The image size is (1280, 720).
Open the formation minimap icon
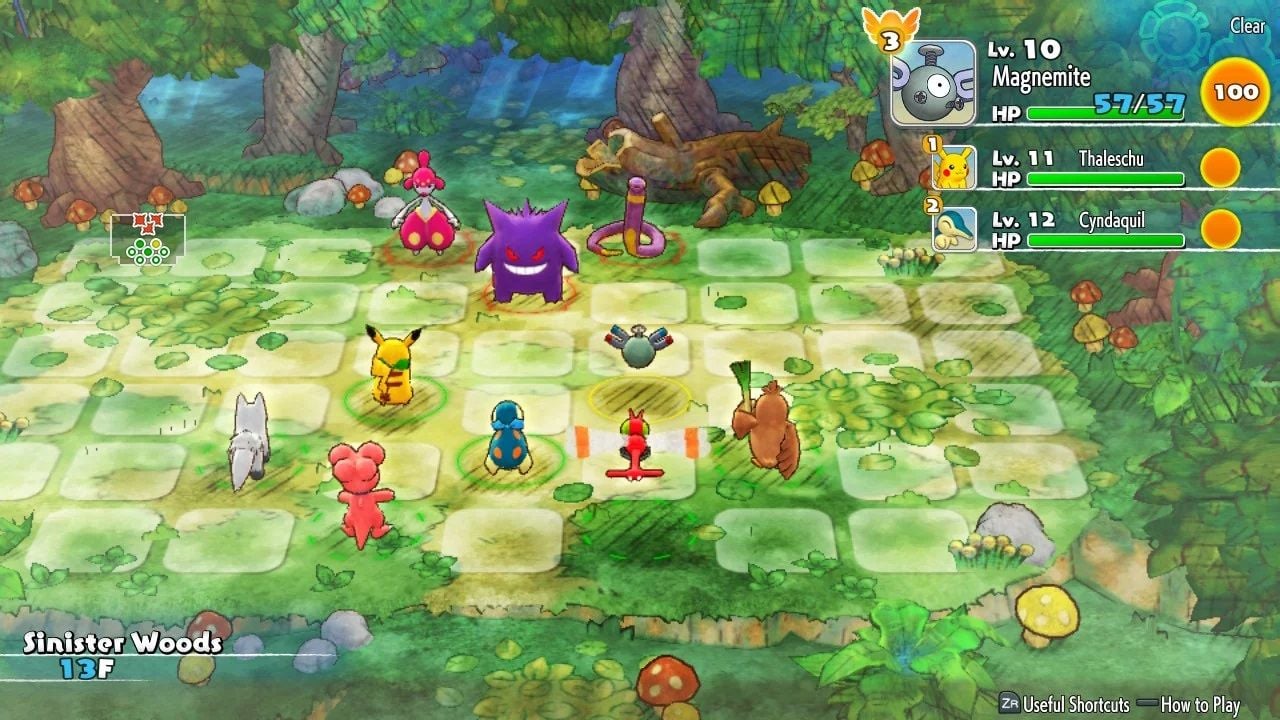[x=148, y=239]
